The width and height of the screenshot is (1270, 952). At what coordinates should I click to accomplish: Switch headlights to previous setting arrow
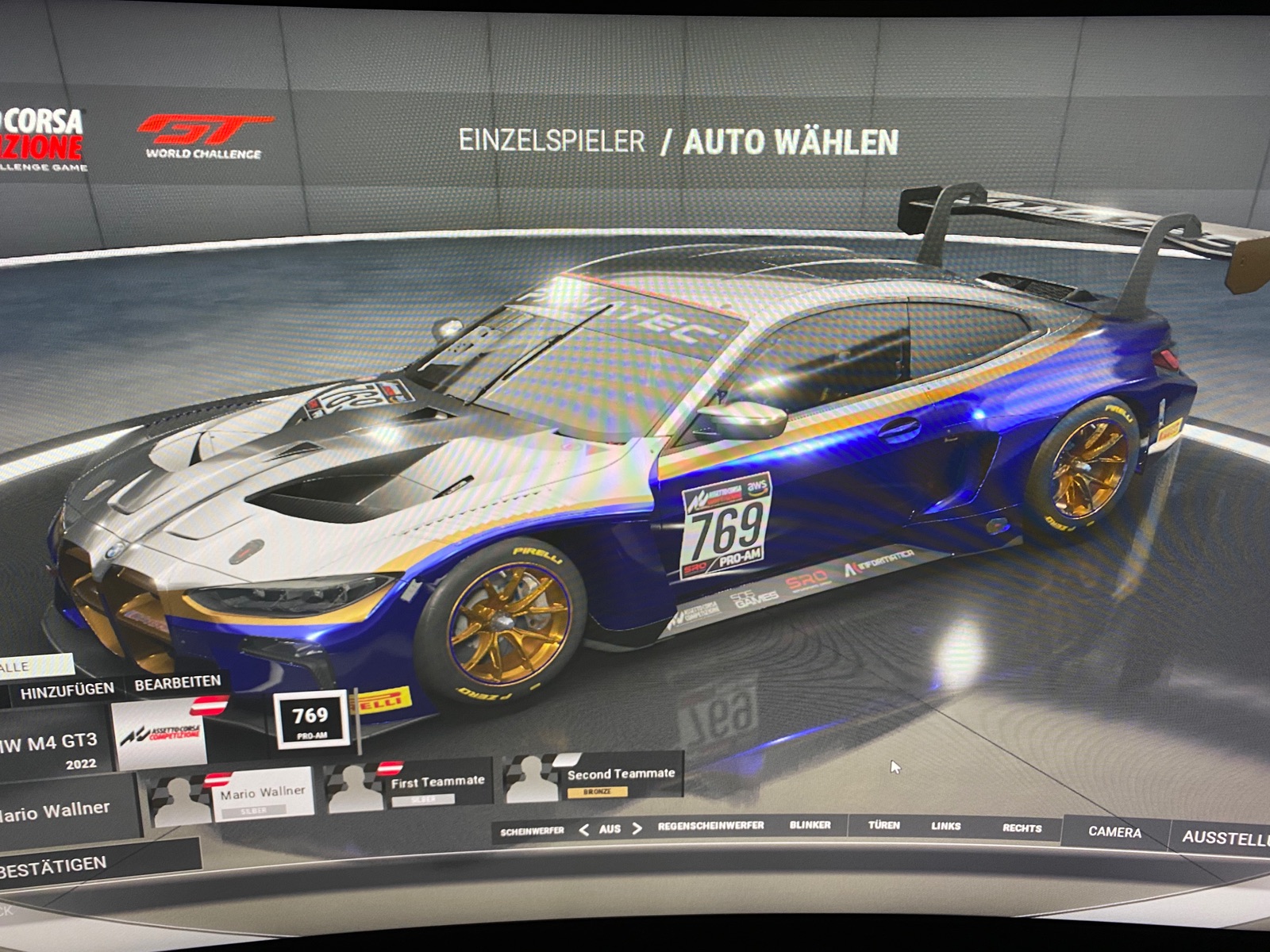(x=584, y=830)
